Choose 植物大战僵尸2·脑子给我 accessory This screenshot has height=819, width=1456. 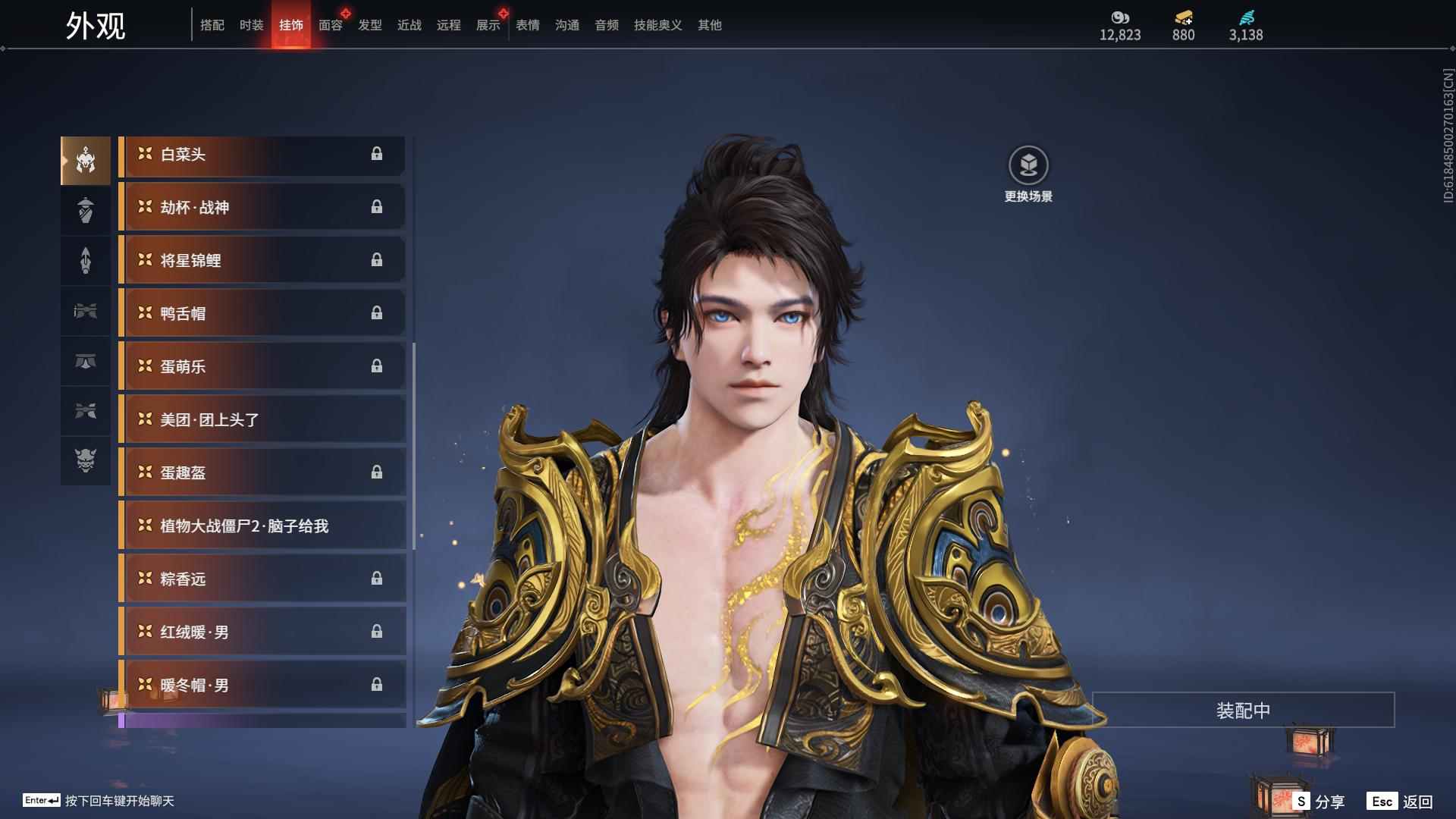tap(262, 526)
